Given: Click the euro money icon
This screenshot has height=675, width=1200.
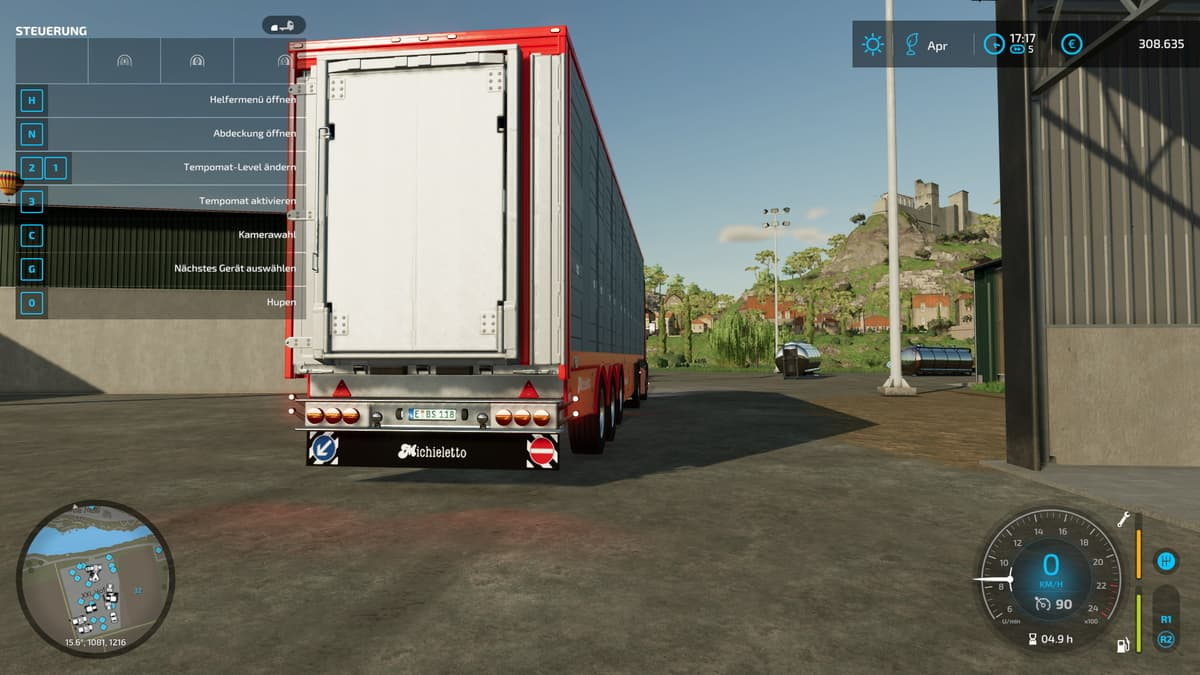Looking at the screenshot, I should (1071, 45).
